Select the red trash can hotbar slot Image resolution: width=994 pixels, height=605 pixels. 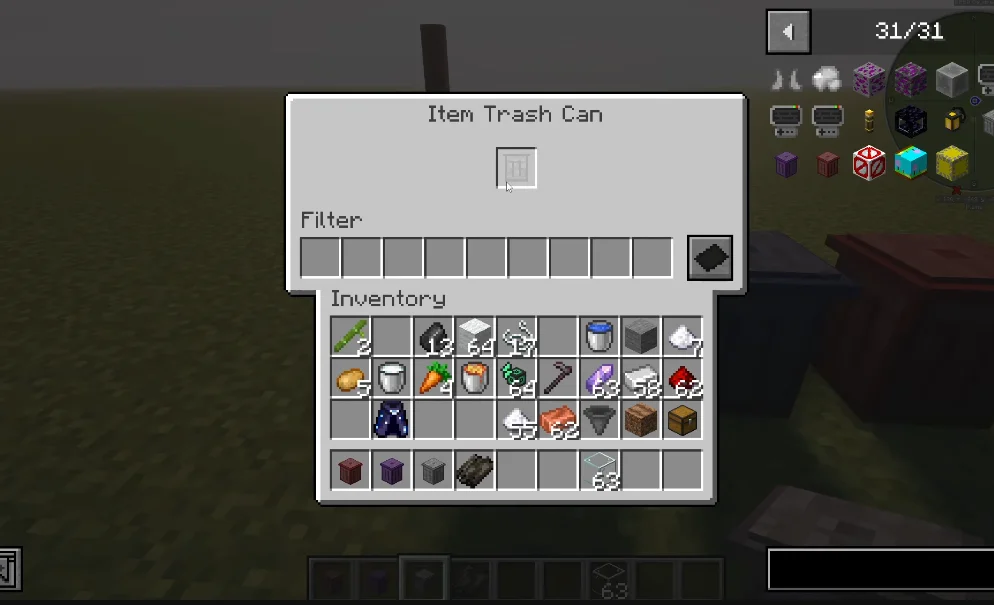click(x=350, y=470)
